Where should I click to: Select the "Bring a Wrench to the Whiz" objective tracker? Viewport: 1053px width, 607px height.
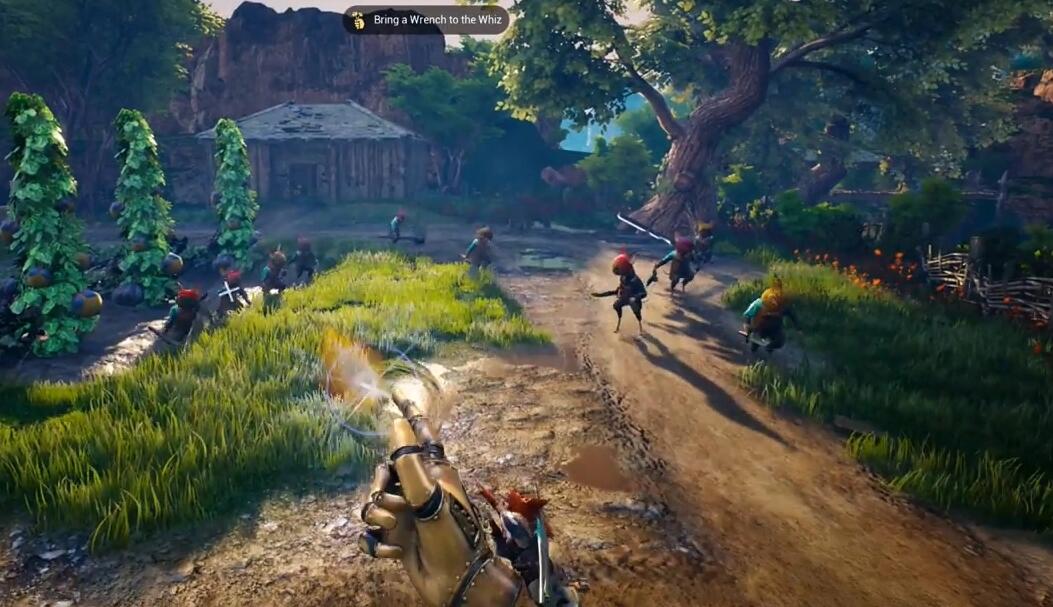tap(426, 20)
